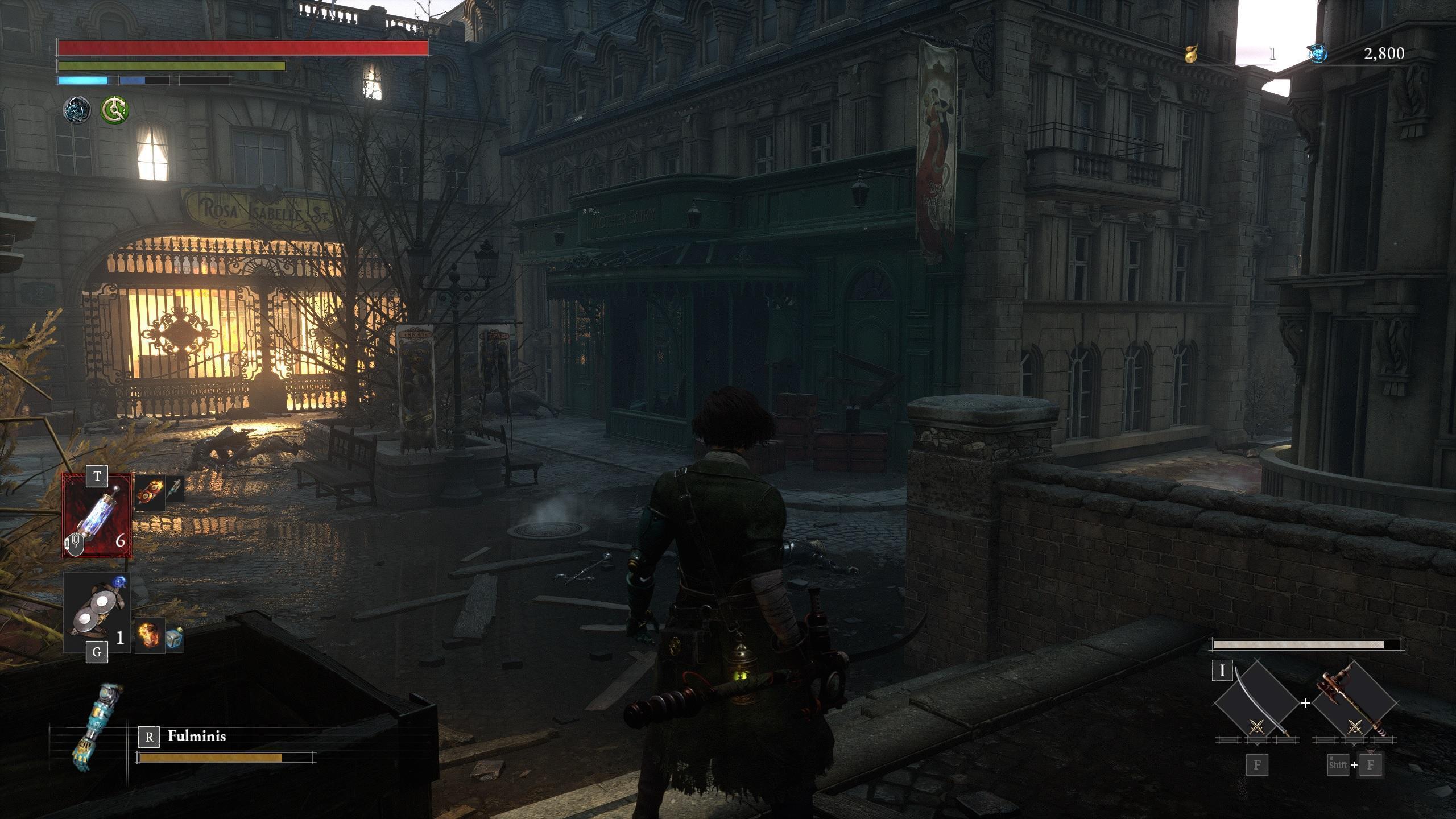Select the blue cube belt item

tap(175, 638)
